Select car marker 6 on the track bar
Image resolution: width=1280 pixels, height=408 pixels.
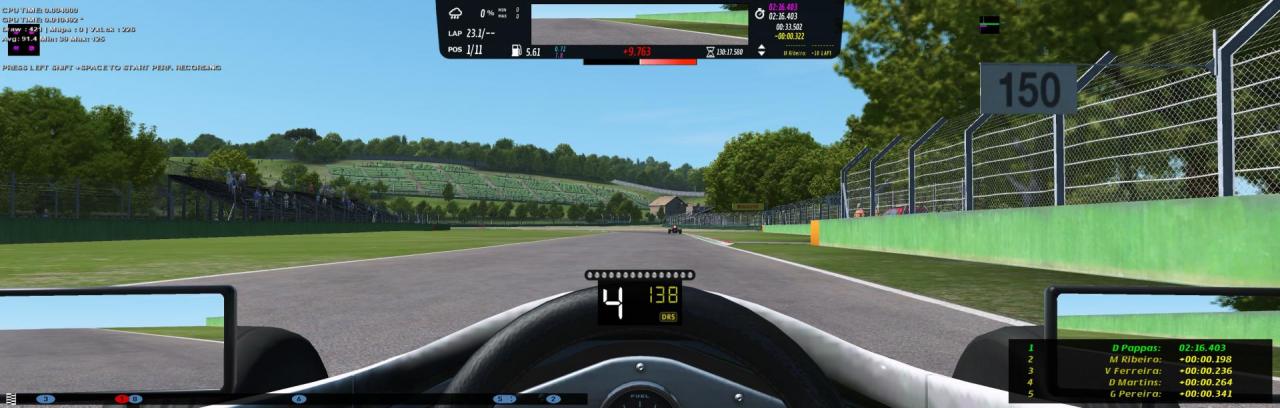point(299,399)
